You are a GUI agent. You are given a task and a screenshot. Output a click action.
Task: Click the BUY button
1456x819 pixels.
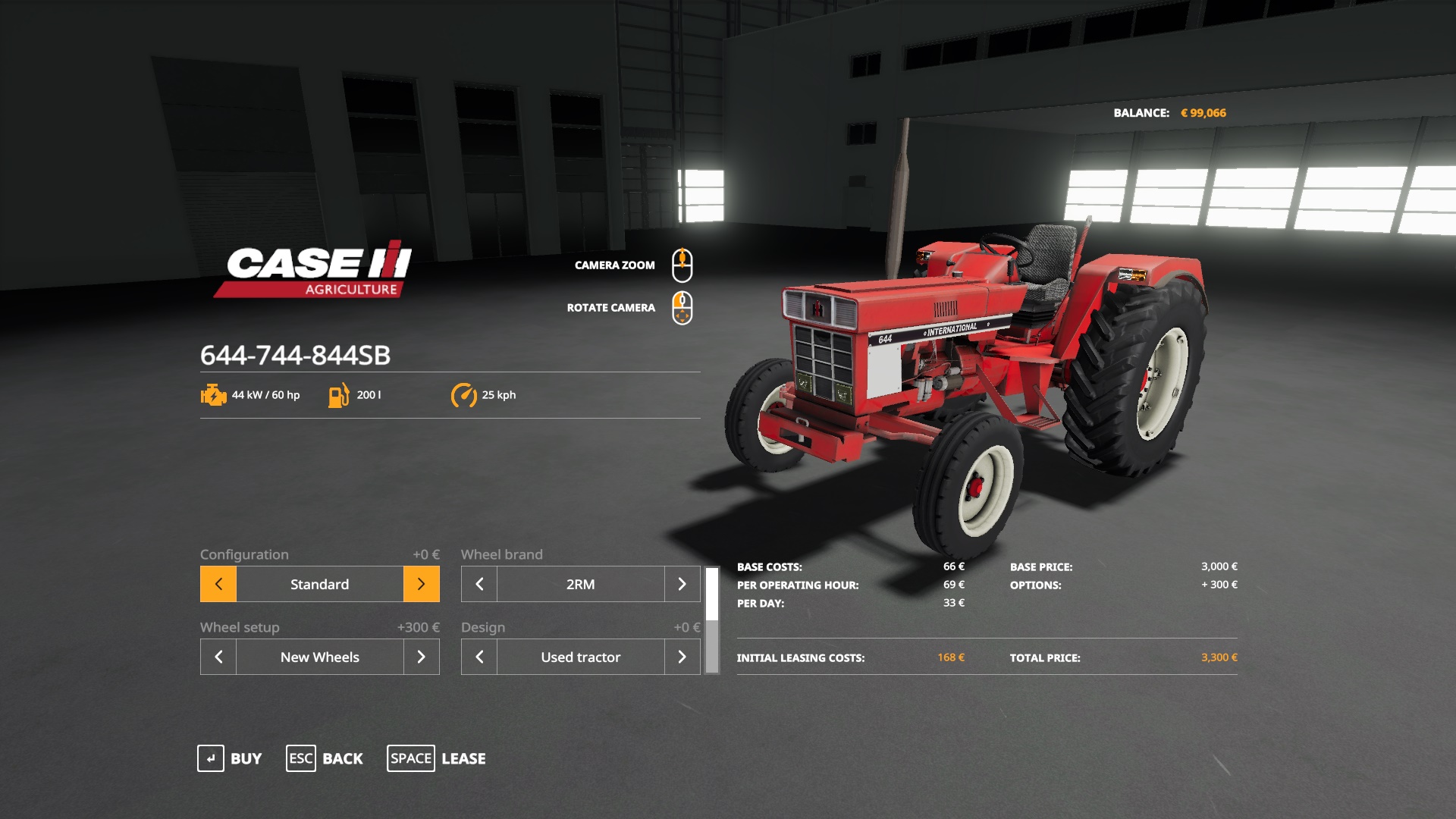244,758
